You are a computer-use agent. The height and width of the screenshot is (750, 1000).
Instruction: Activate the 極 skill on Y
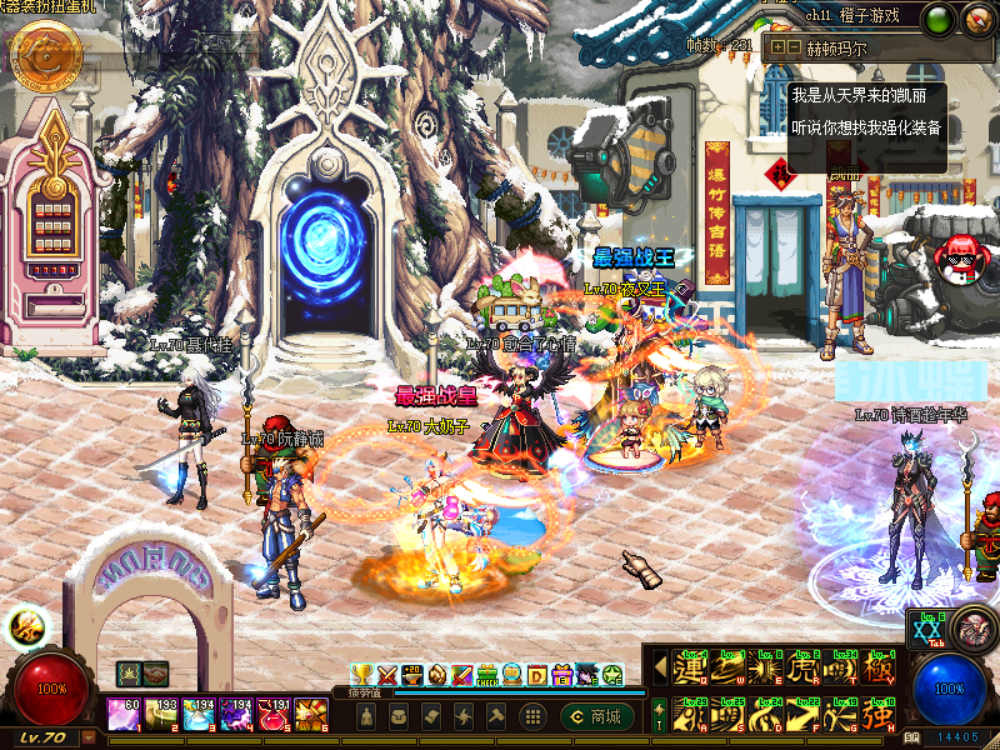[878, 668]
